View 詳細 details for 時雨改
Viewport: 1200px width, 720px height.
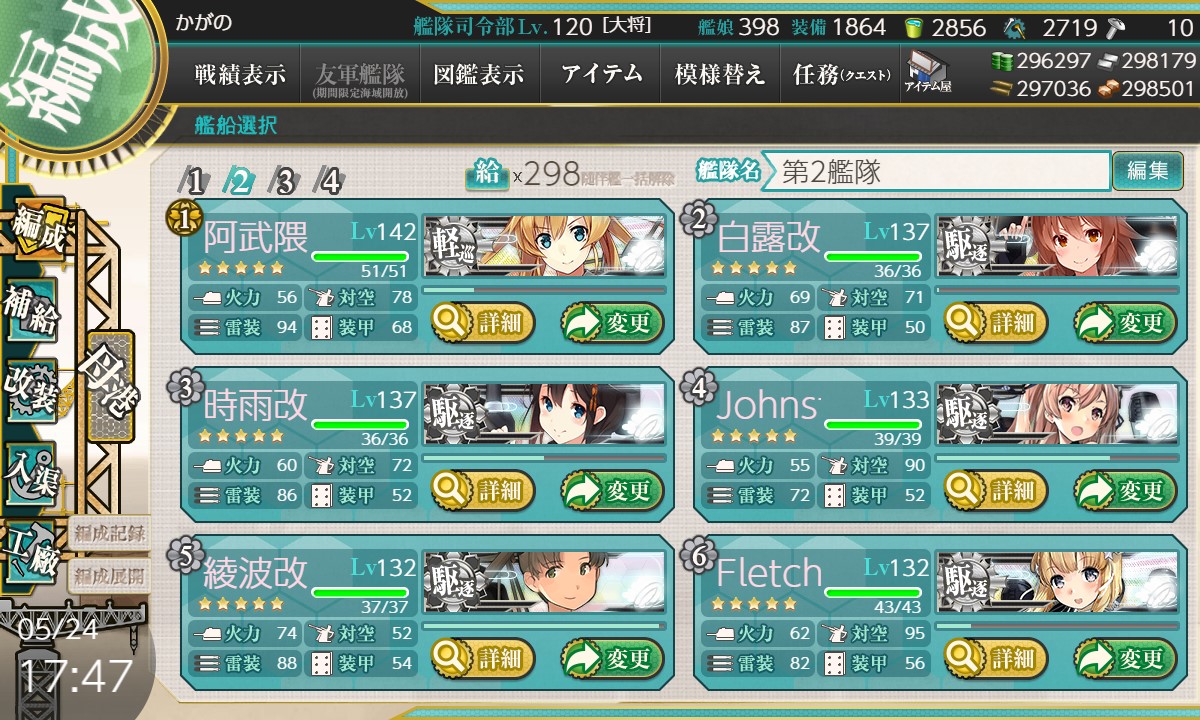484,491
